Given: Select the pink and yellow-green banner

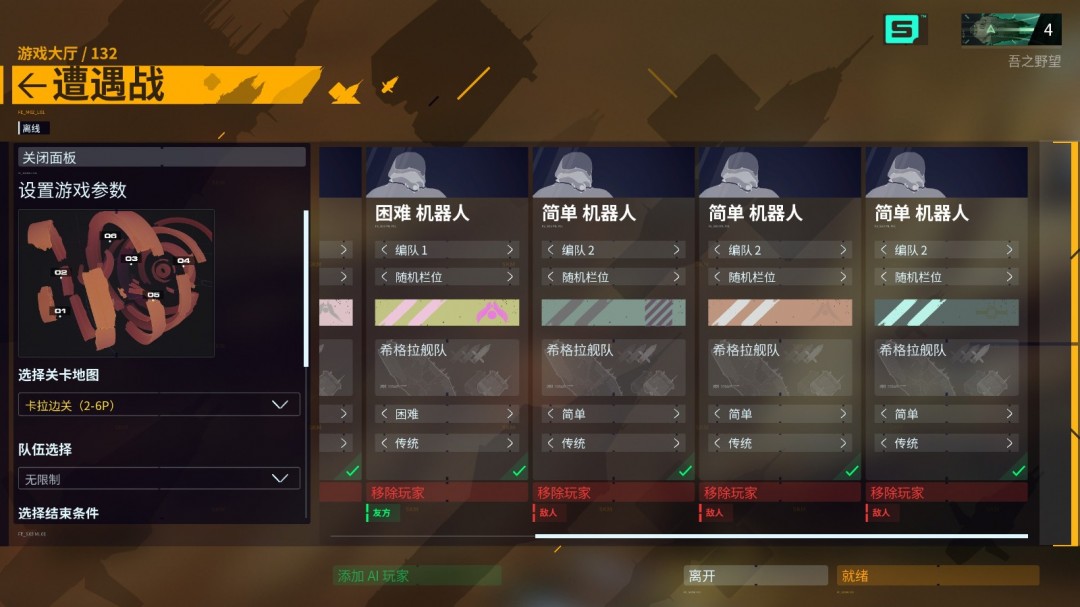Looking at the screenshot, I should [447, 313].
